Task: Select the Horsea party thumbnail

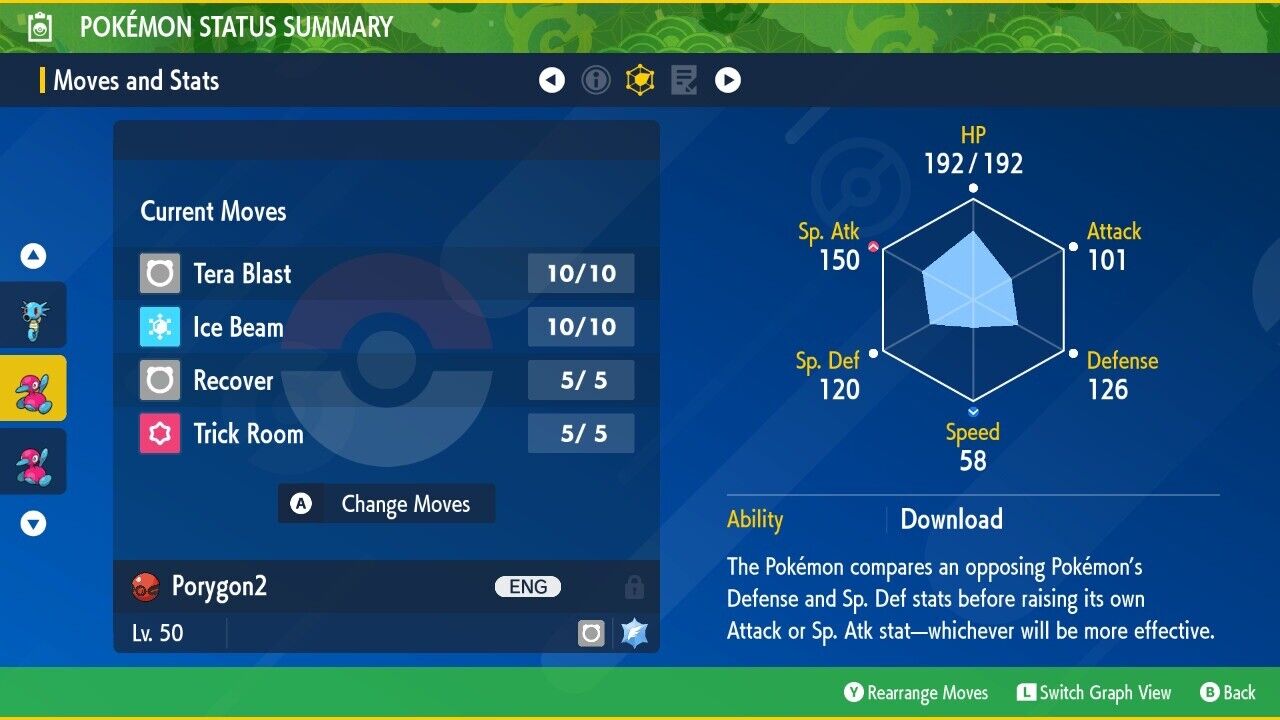Action: tap(33, 315)
